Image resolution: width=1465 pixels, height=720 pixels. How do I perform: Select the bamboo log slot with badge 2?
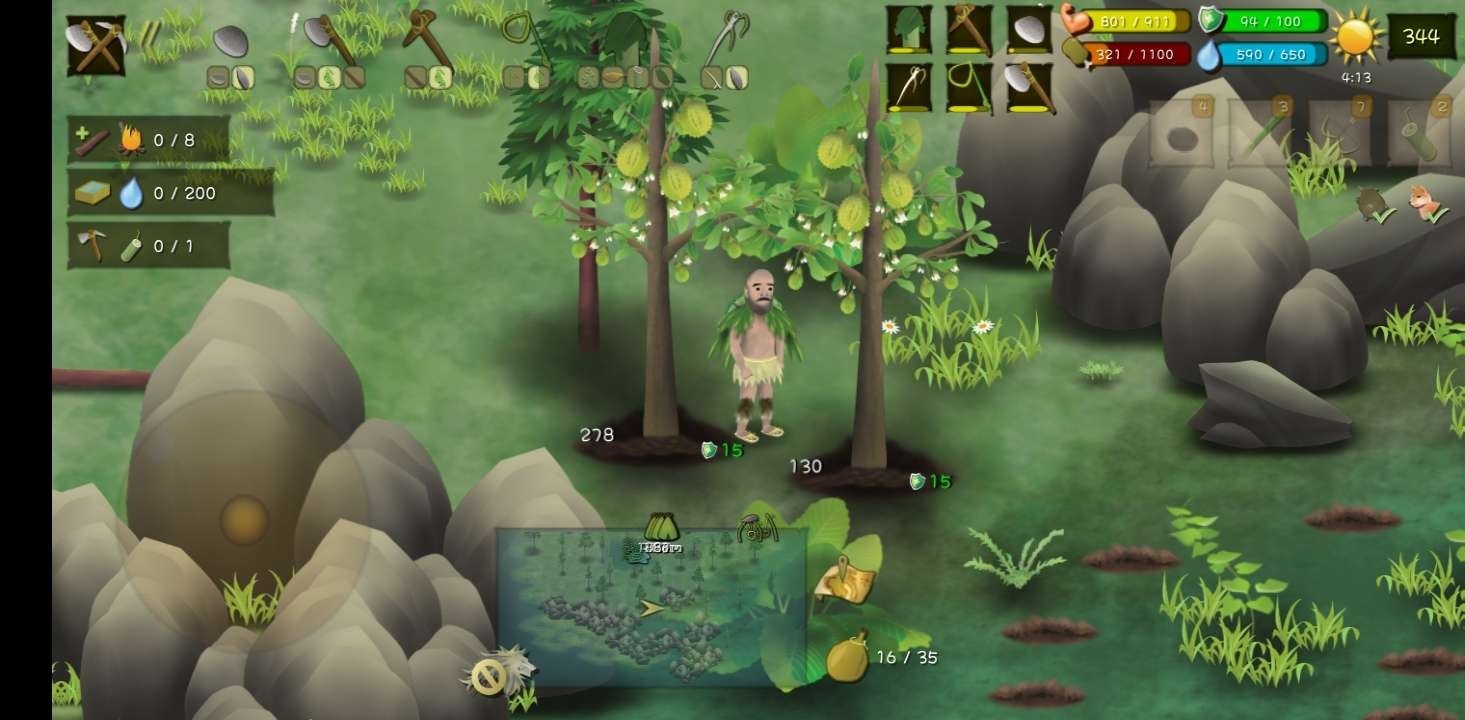pos(1419,133)
